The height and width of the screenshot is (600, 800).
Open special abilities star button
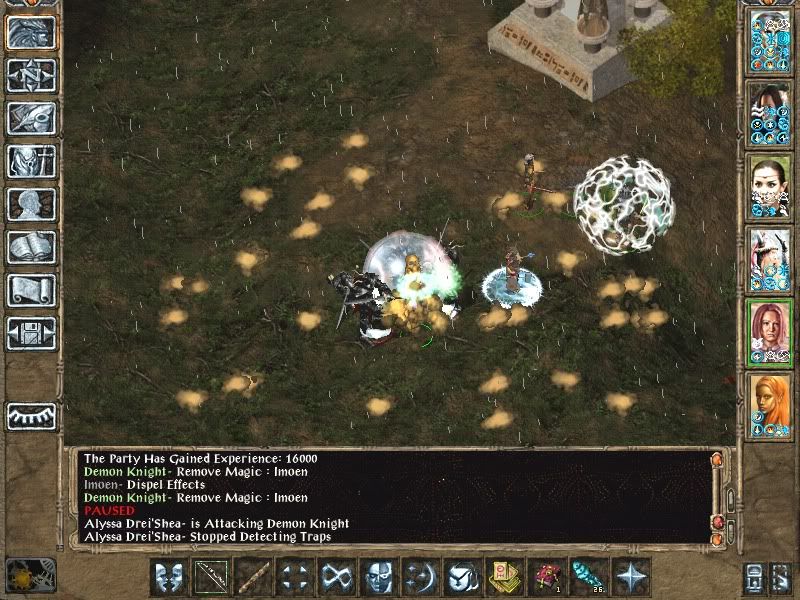pos(631,576)
